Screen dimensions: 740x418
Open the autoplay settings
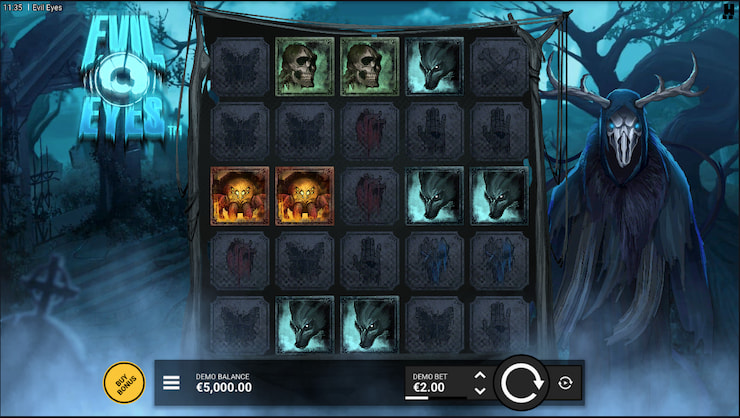566,382
